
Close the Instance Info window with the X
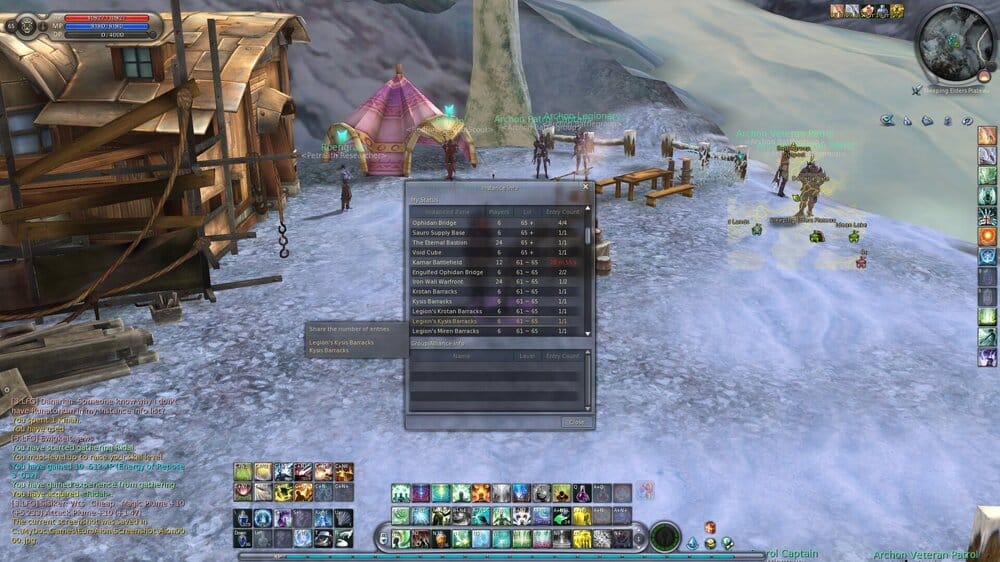(586, 186)
